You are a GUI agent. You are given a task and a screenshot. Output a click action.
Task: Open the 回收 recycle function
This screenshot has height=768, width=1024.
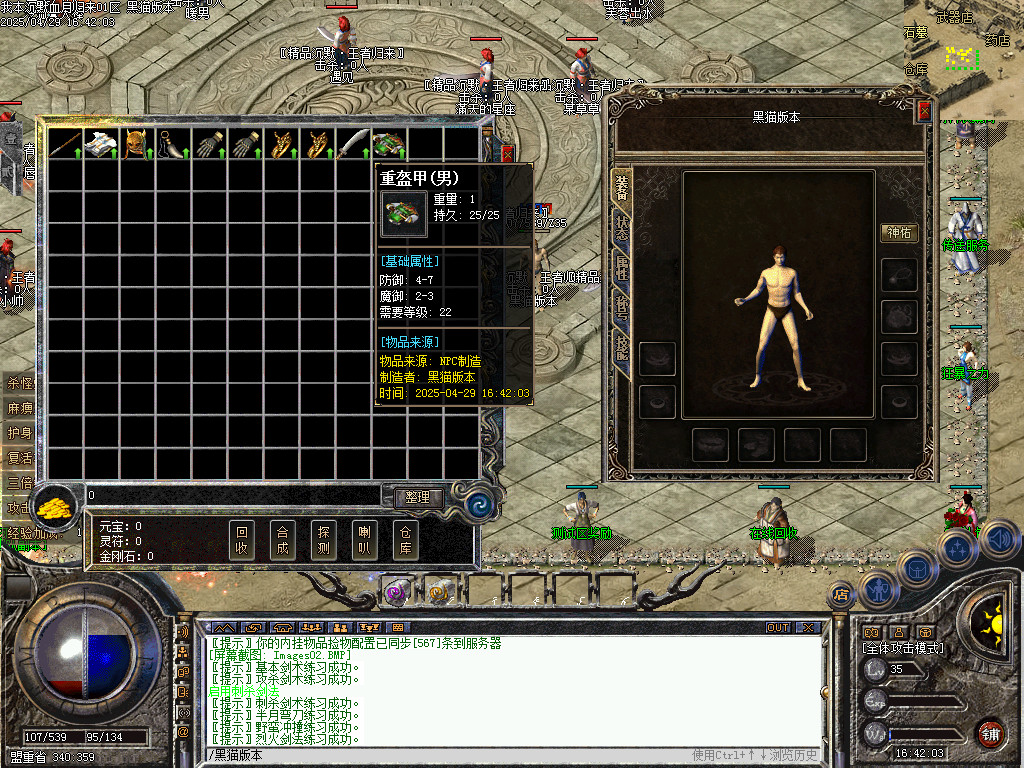(x=241, y=541)
